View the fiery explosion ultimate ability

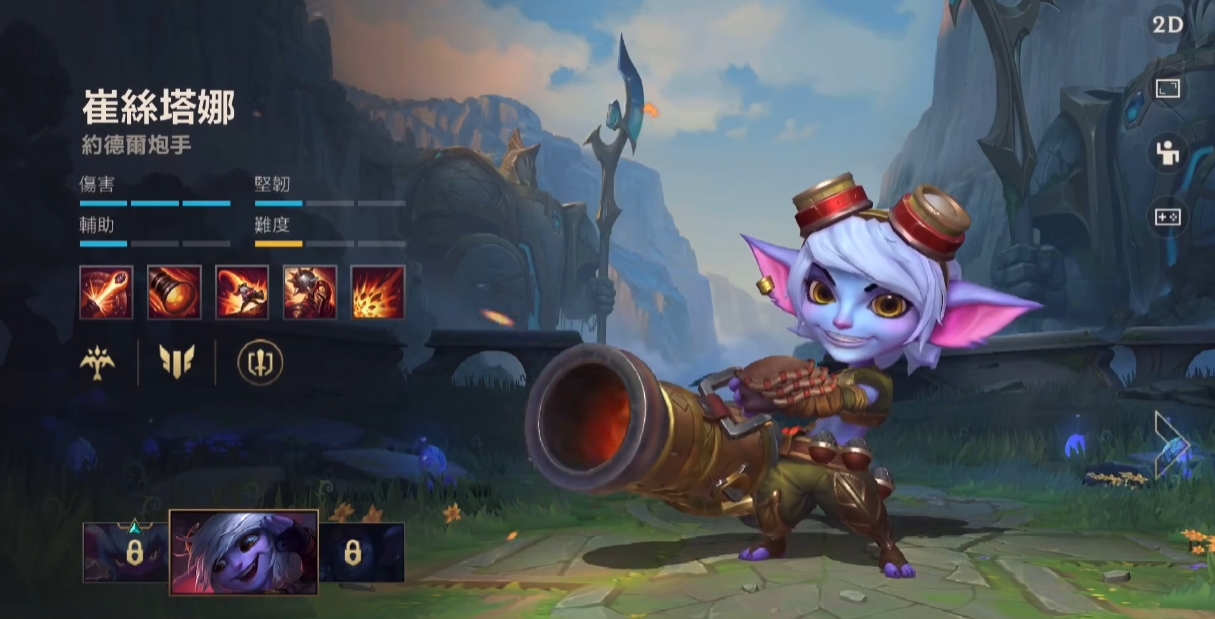pyautogui.click(x=378, y=292)
